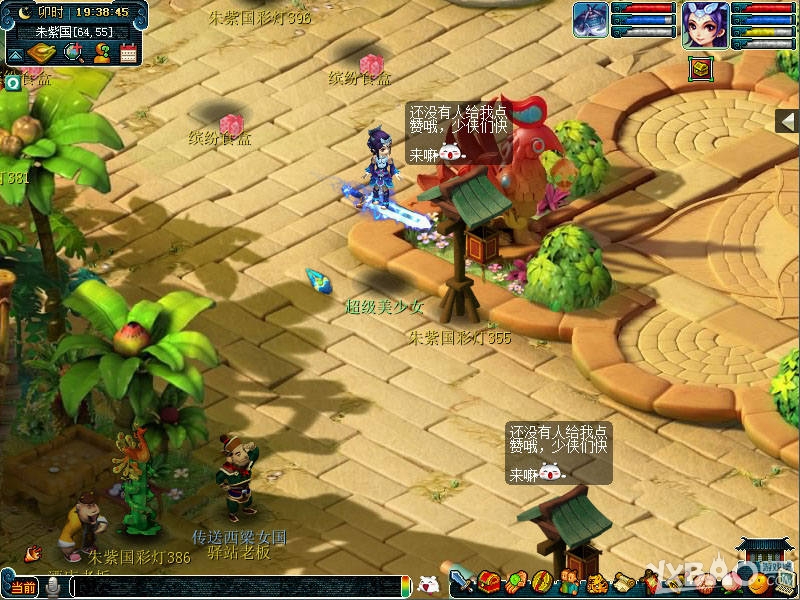Toggle the microphone voice button

pos(51,587)
